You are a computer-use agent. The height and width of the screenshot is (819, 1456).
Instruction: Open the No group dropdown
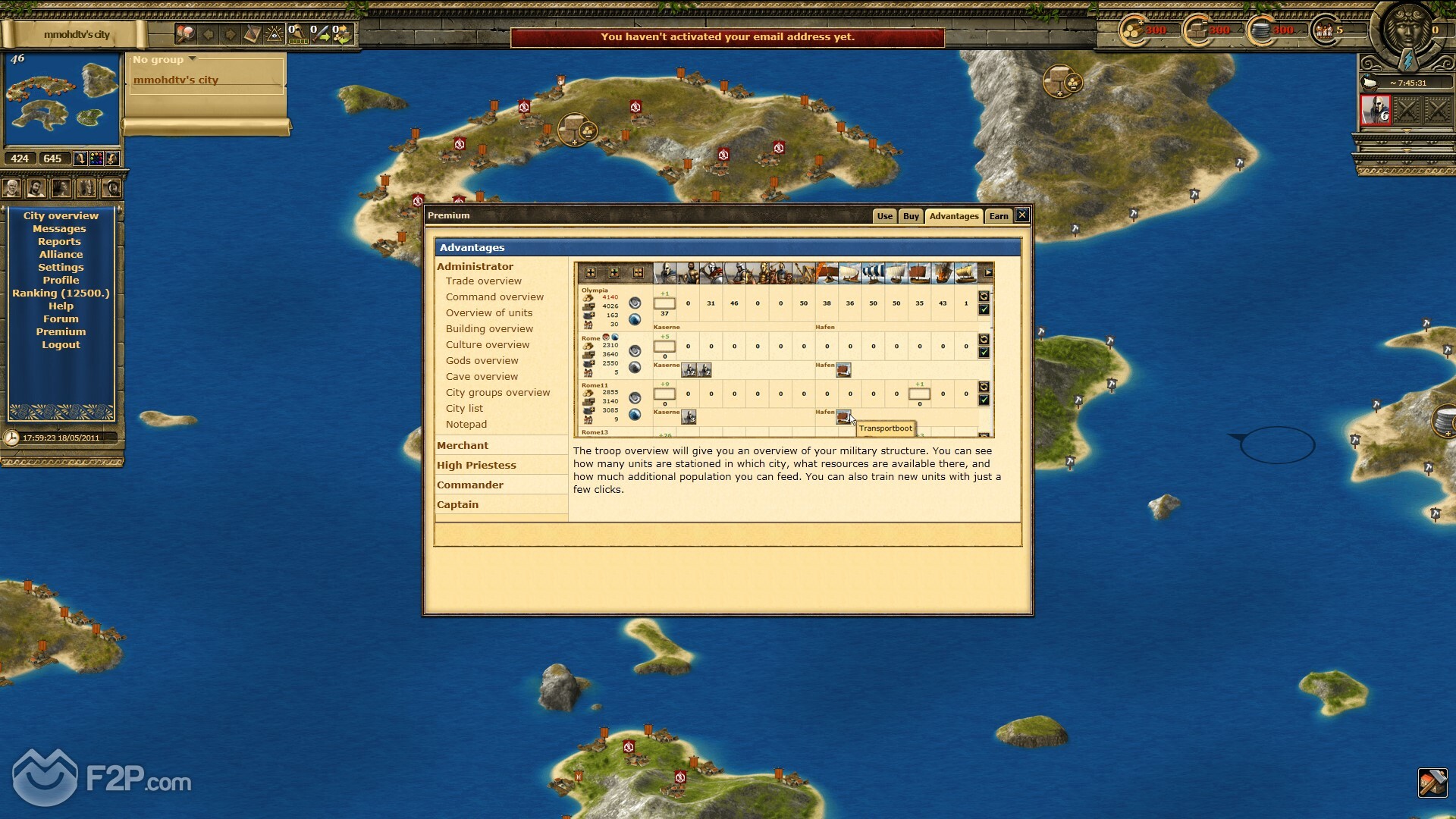[164, 60]
